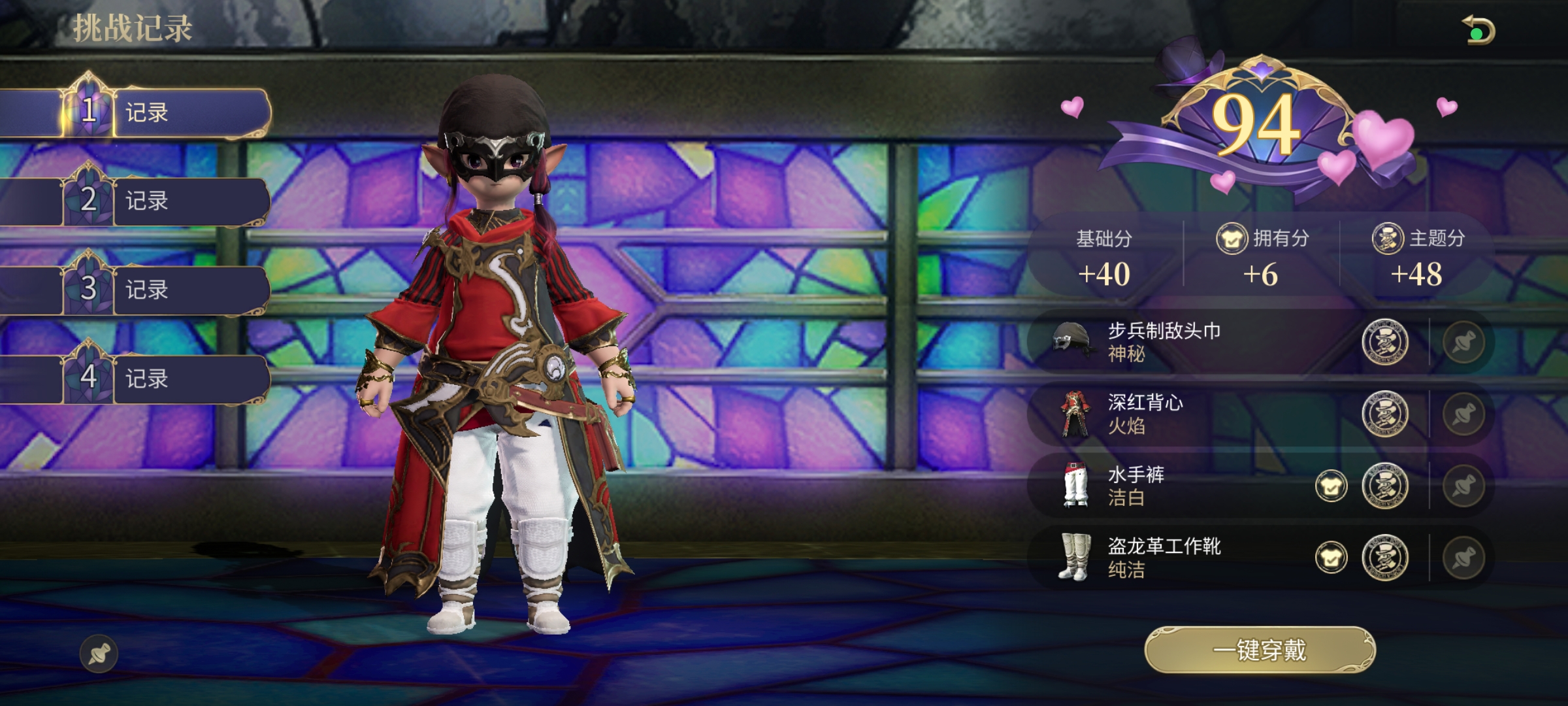Tap the 拥有分 owned score icon

tap(1232, 239)
